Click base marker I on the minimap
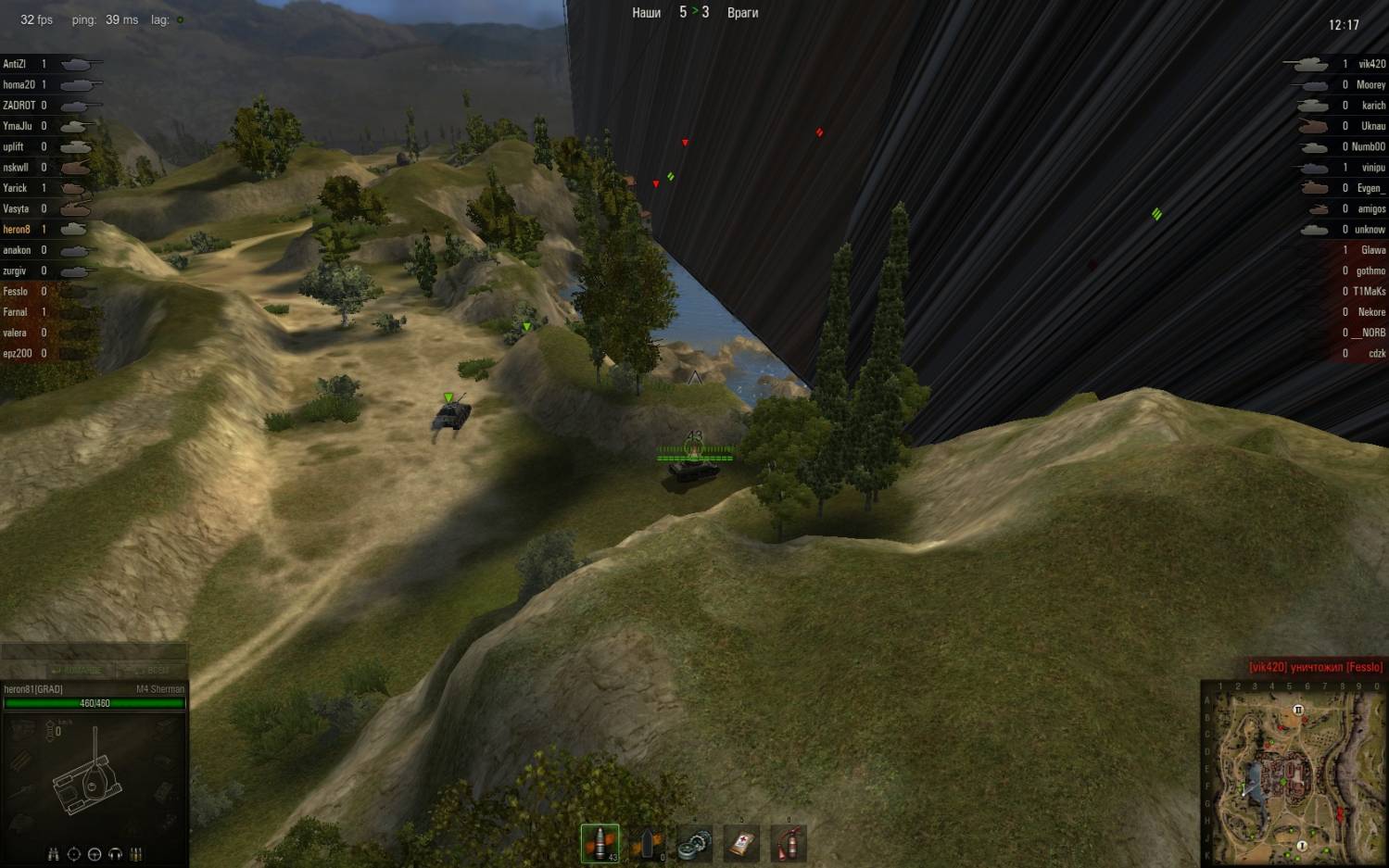1389x868 pixels. [1302, 846]
